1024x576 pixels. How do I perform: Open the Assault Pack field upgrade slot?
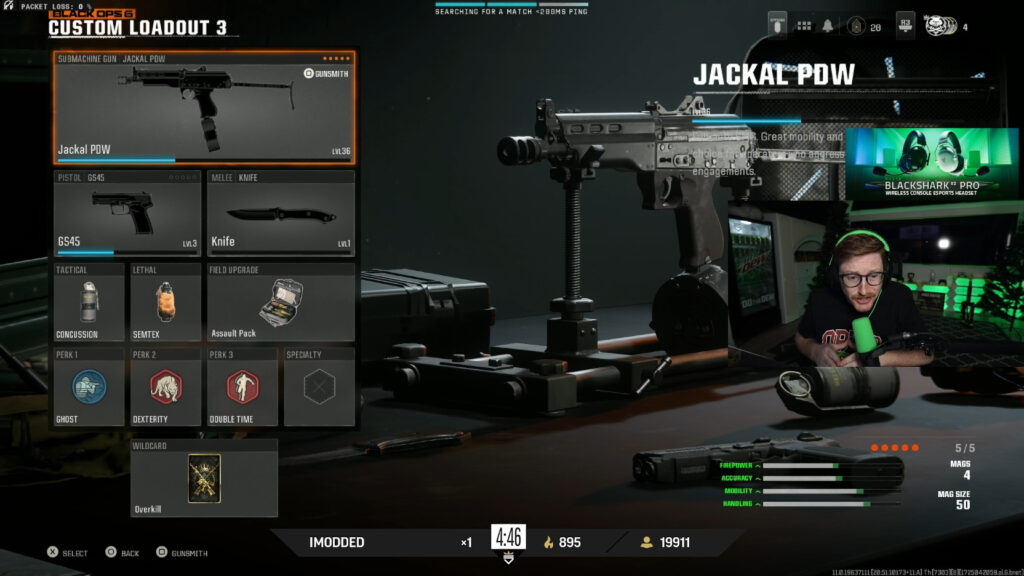[280, 302]
